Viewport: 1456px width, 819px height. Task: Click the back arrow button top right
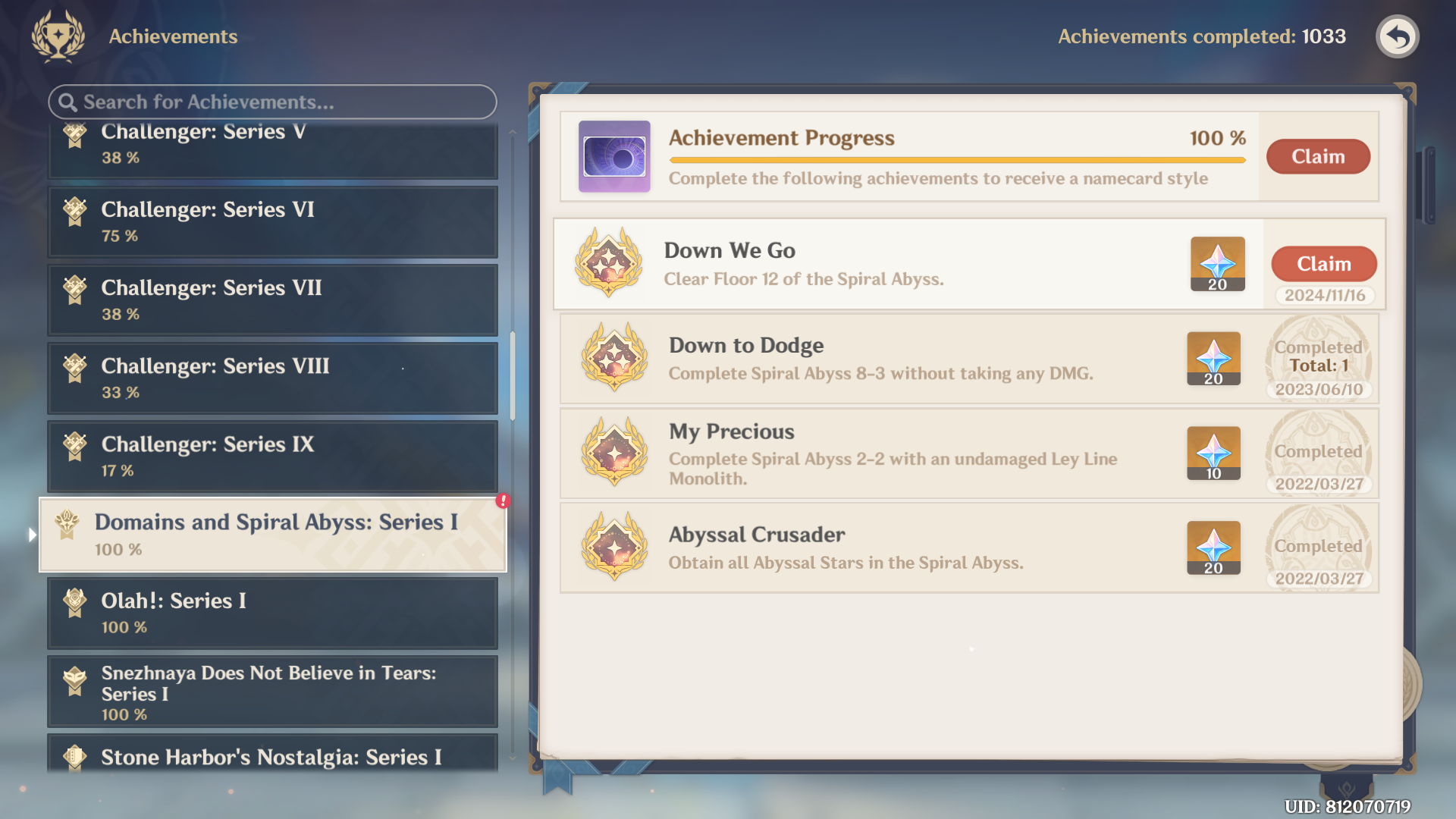[1398, 36]
